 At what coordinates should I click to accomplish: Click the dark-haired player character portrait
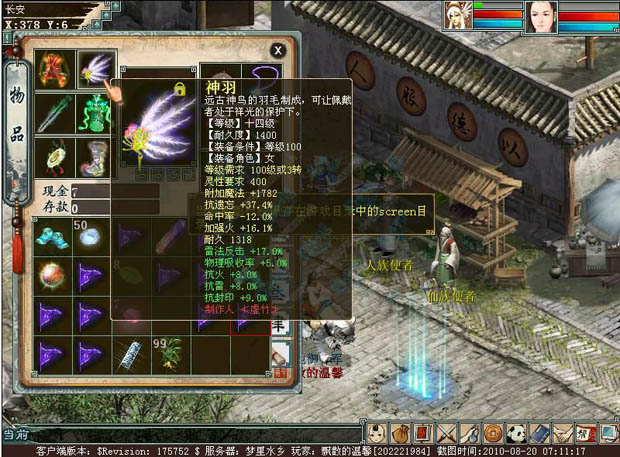[540, 18]
